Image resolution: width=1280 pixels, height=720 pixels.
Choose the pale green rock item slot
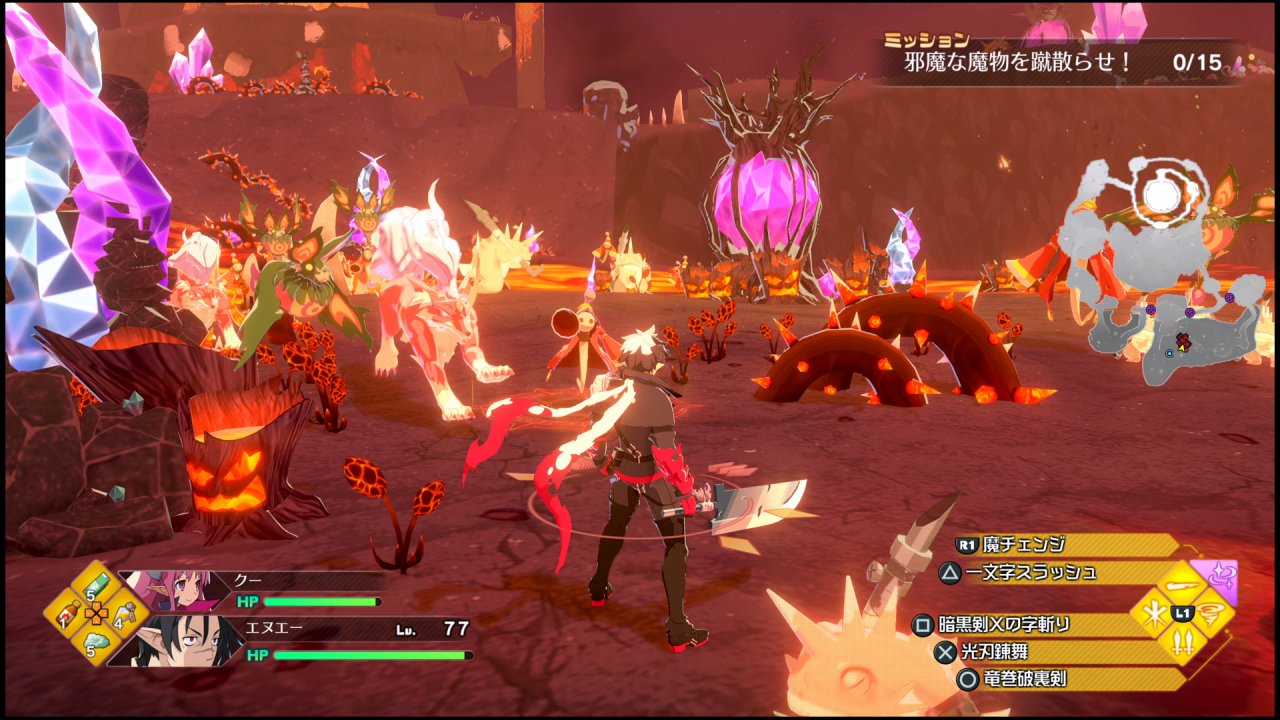click(97, 642)
